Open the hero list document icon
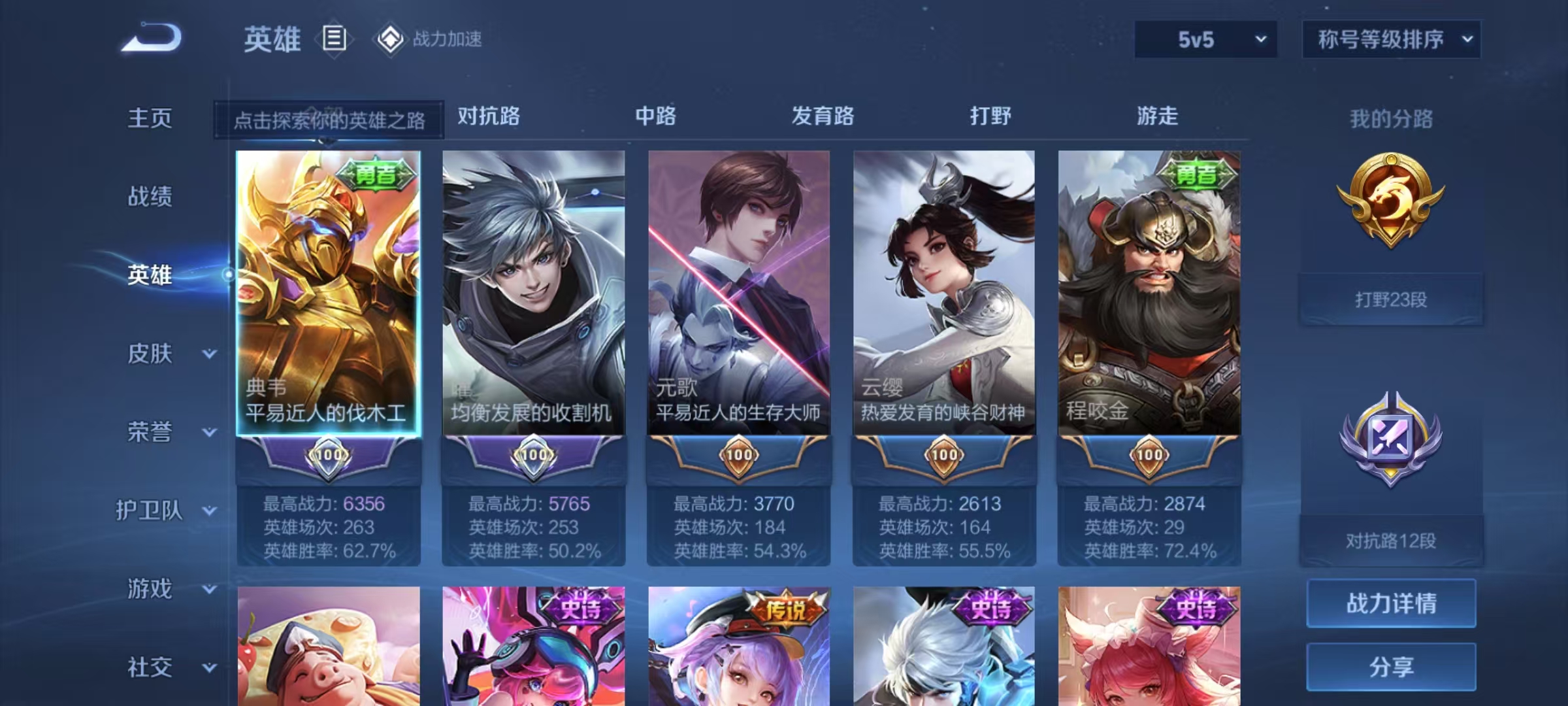Viewport: 1568px width, 706px height. coord(334,39)
